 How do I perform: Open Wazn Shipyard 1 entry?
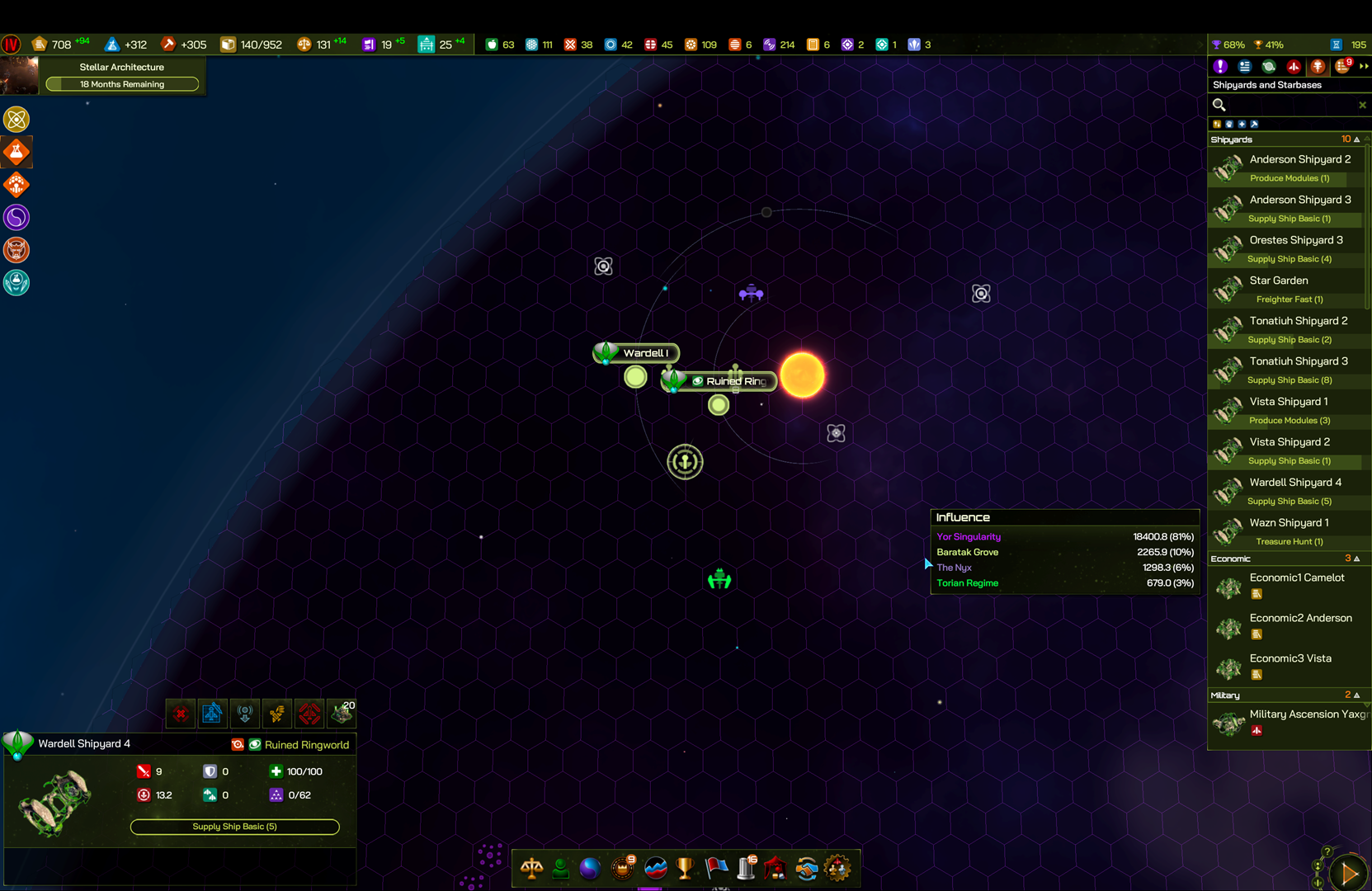click(x=1289, y=523)
